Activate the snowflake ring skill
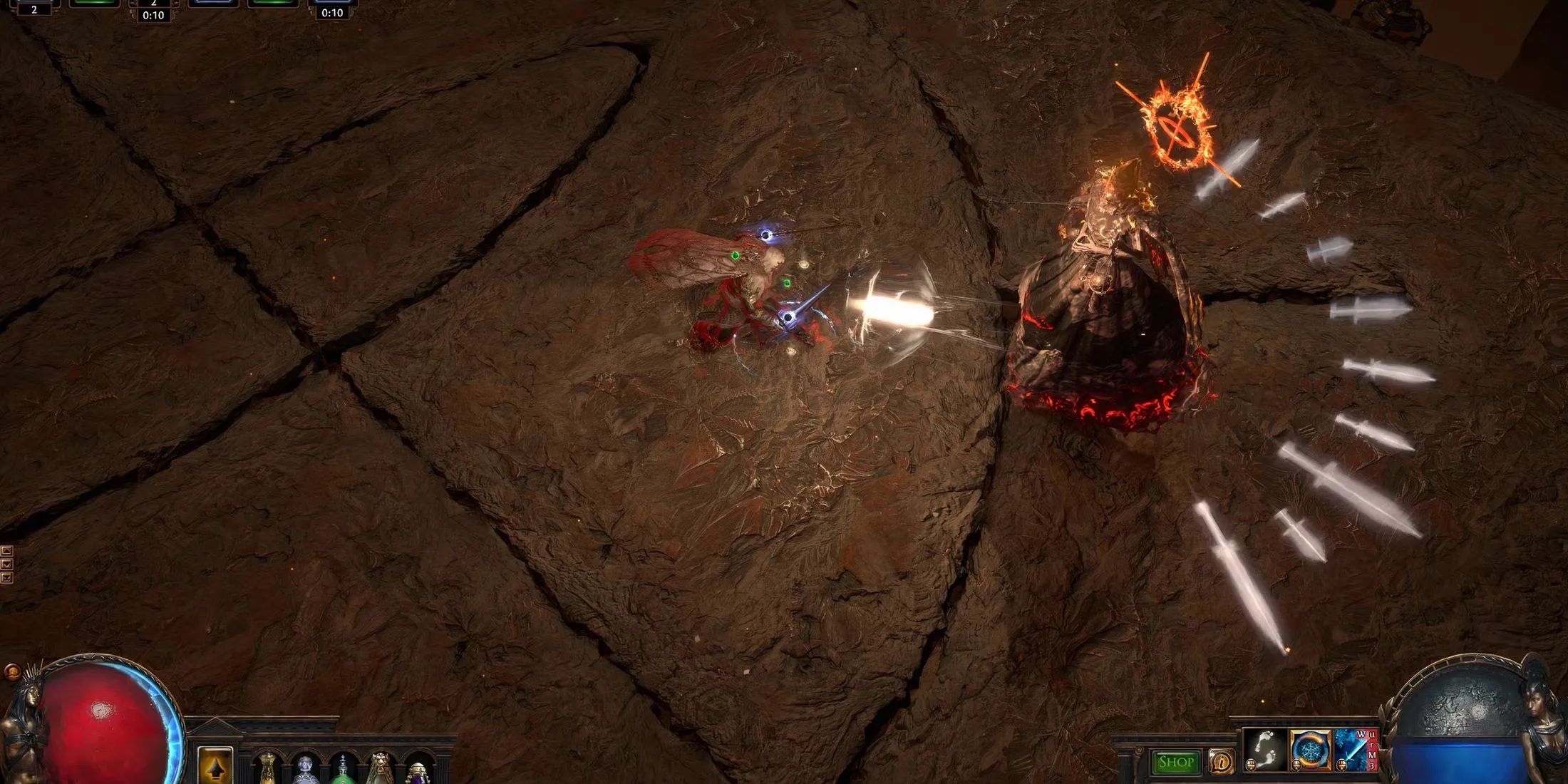Viewport: 1568px width, 784px height. coord(1310,750)
